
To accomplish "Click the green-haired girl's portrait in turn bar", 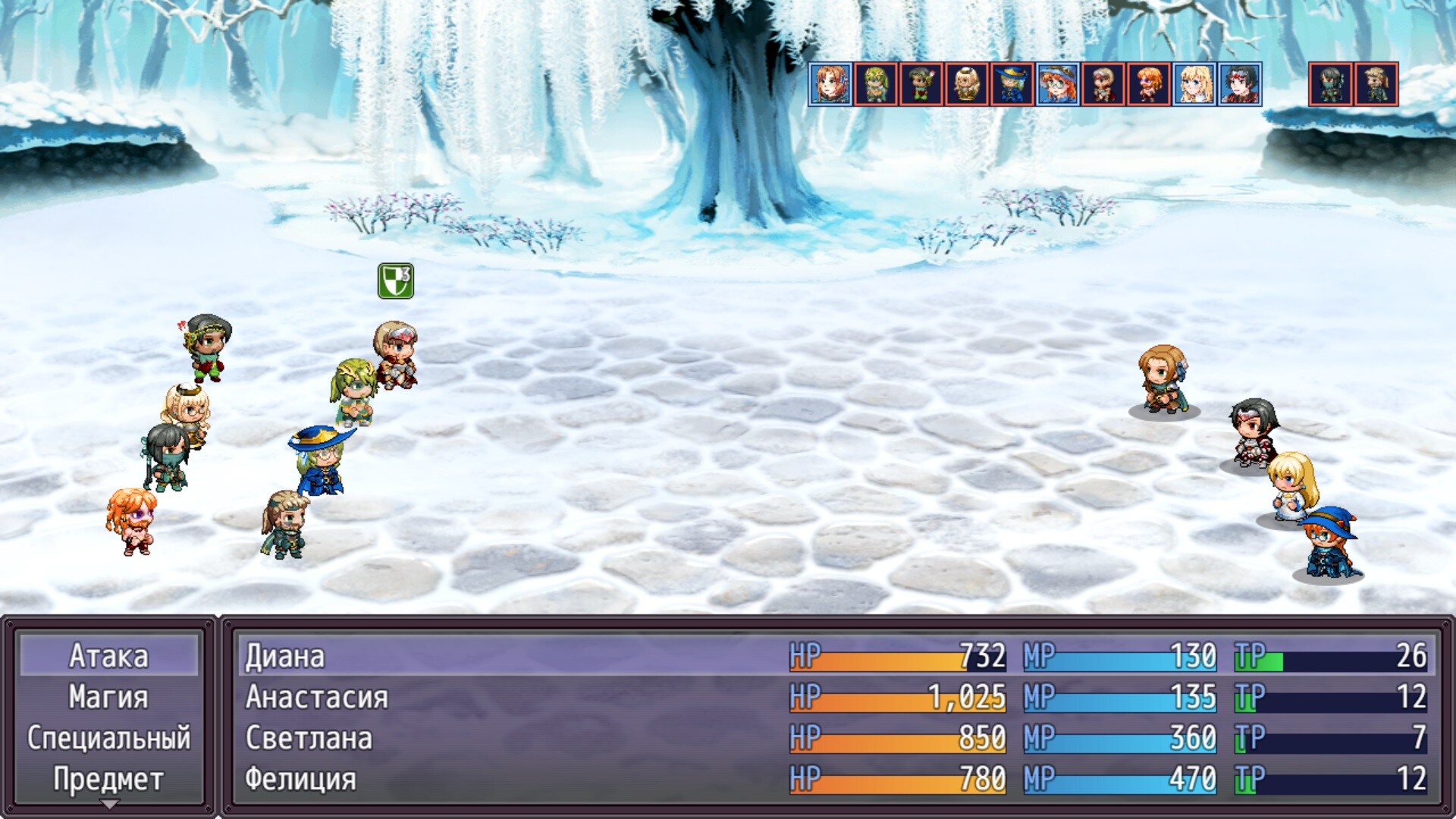I will [874, 83].
